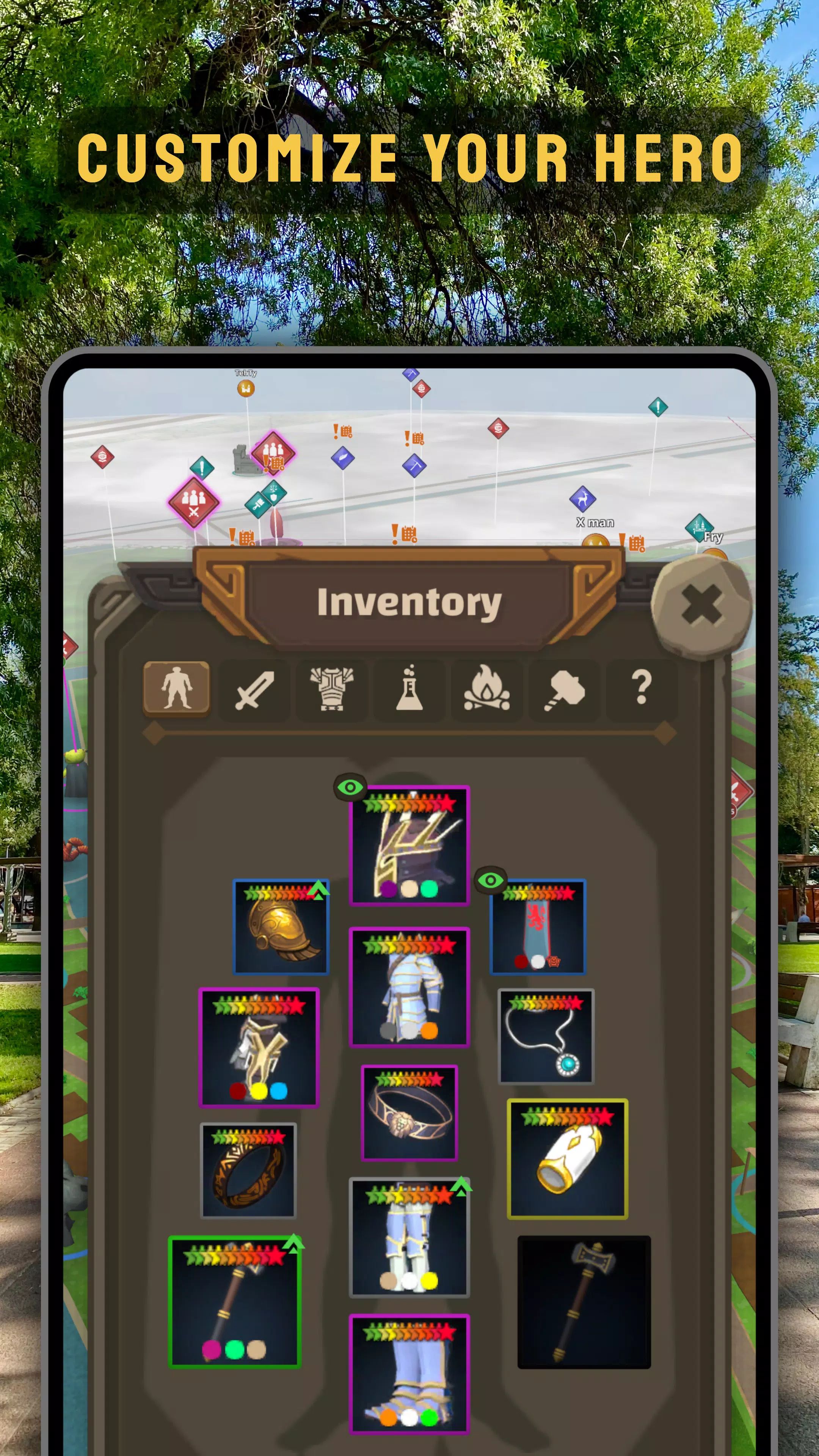The width and height of the screenshot is (819, 1456).
Task: Choose the dark engraved ring slot
Action: click(x=249, y=1170)
